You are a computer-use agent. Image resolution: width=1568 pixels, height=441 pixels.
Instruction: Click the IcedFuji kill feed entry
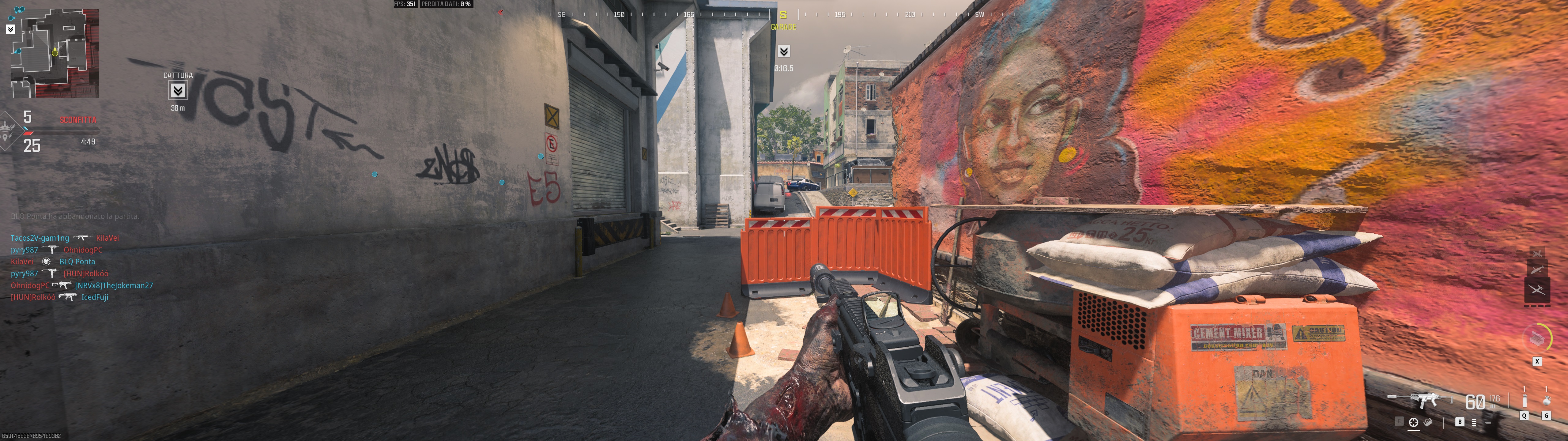coord(95,297)
